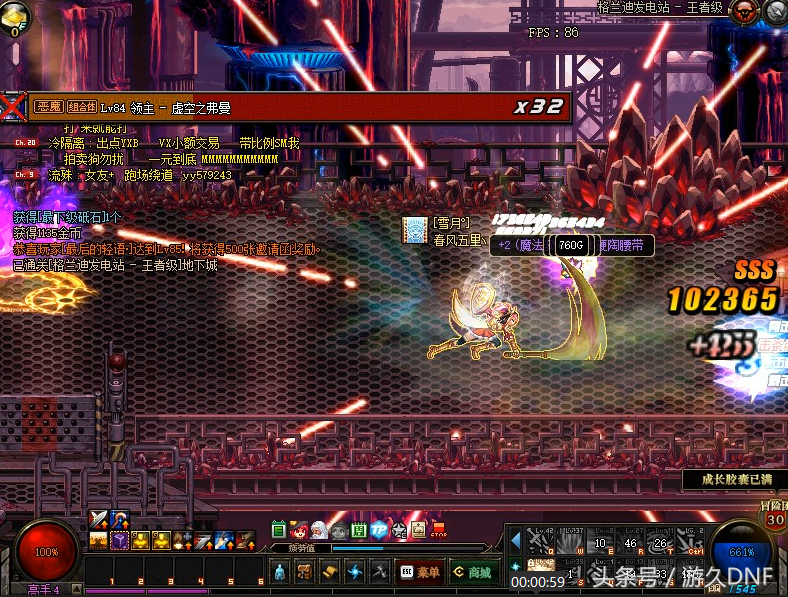Screen dimensions: 788x597
Task: Click the red skull icon at top right
Action: (744, 12)
